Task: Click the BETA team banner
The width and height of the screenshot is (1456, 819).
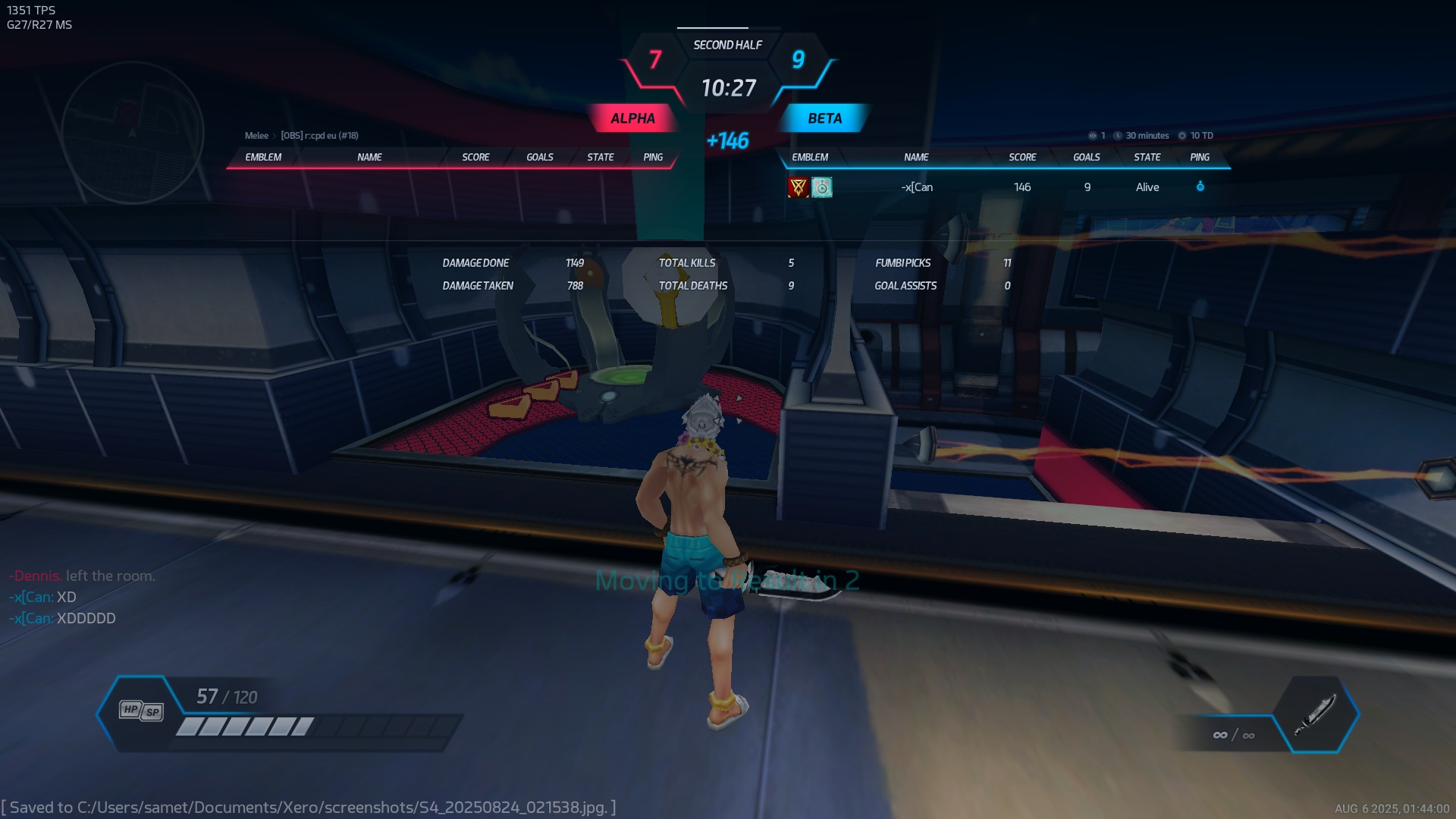Action: coord(824,118)
